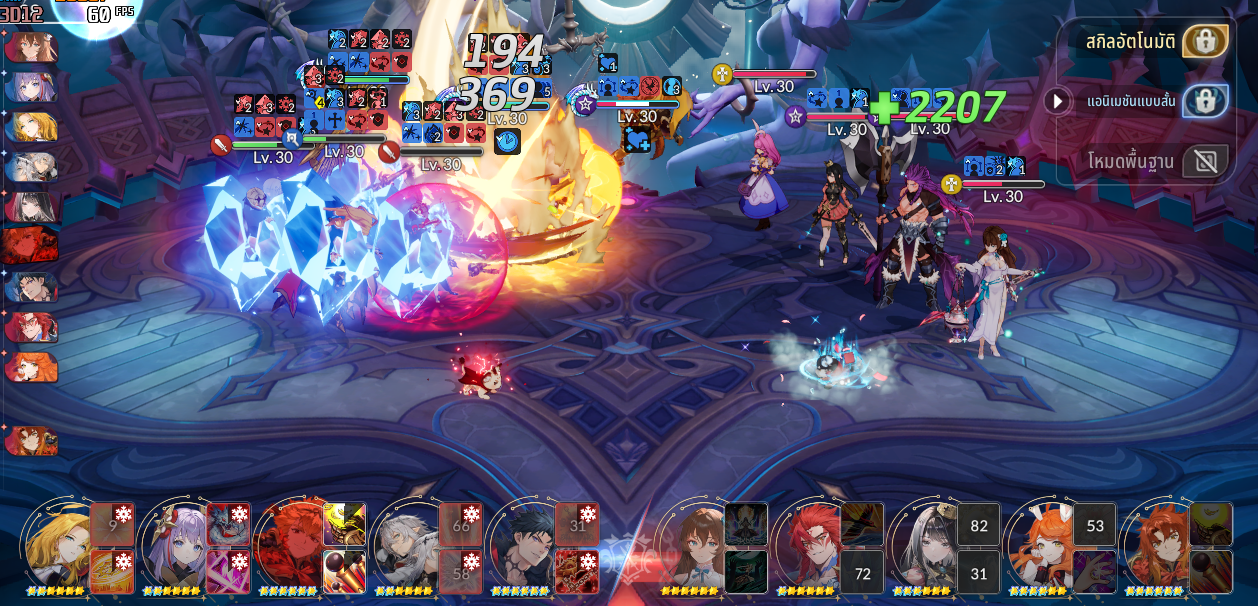Select the dark-haired male hero portrait in bottom bar
This screenshot has height=606, width=1258.
coord(522,547)
